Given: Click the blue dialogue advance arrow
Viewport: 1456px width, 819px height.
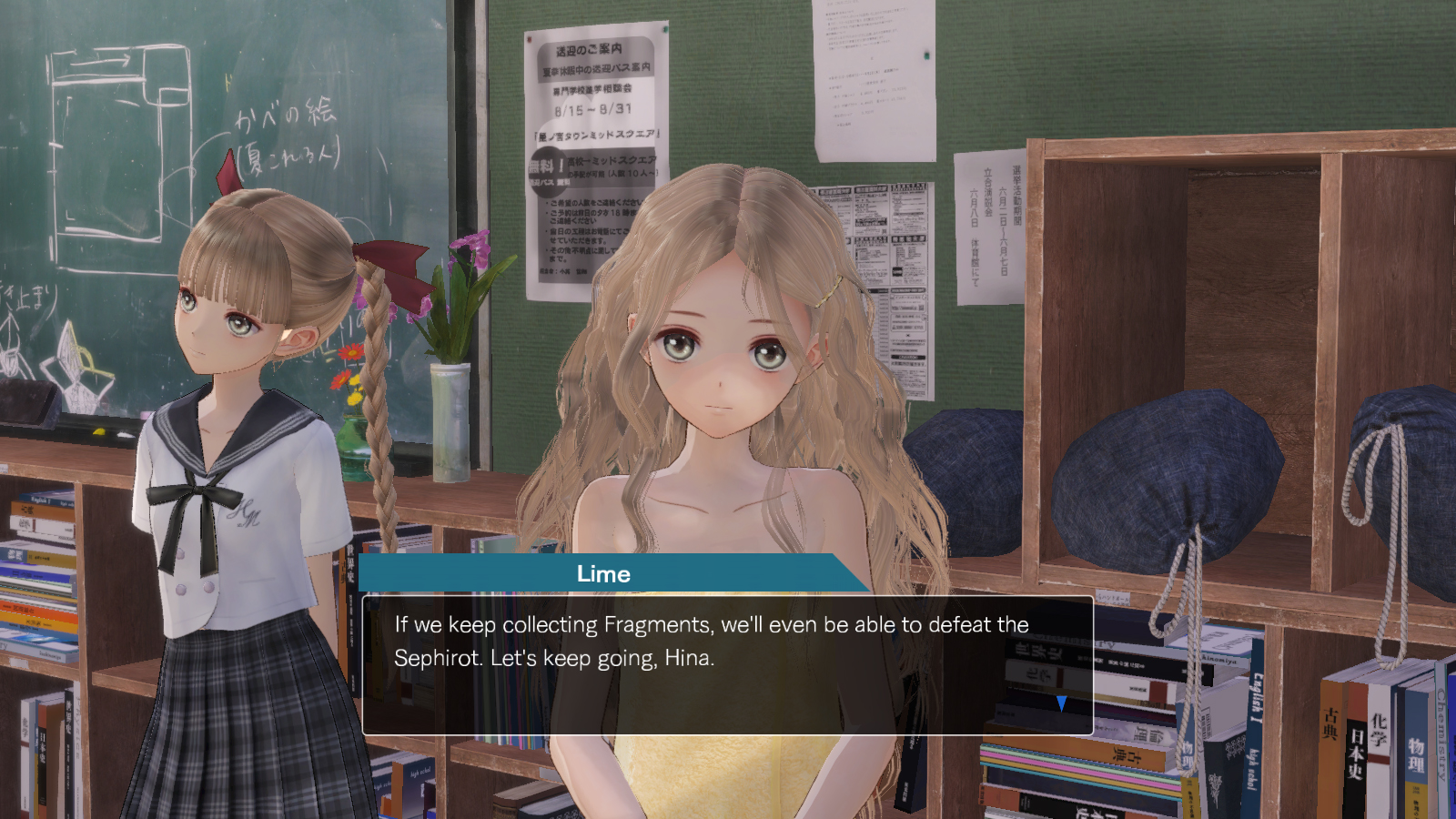Looking at the screenshot, I should click(1061, 703).
